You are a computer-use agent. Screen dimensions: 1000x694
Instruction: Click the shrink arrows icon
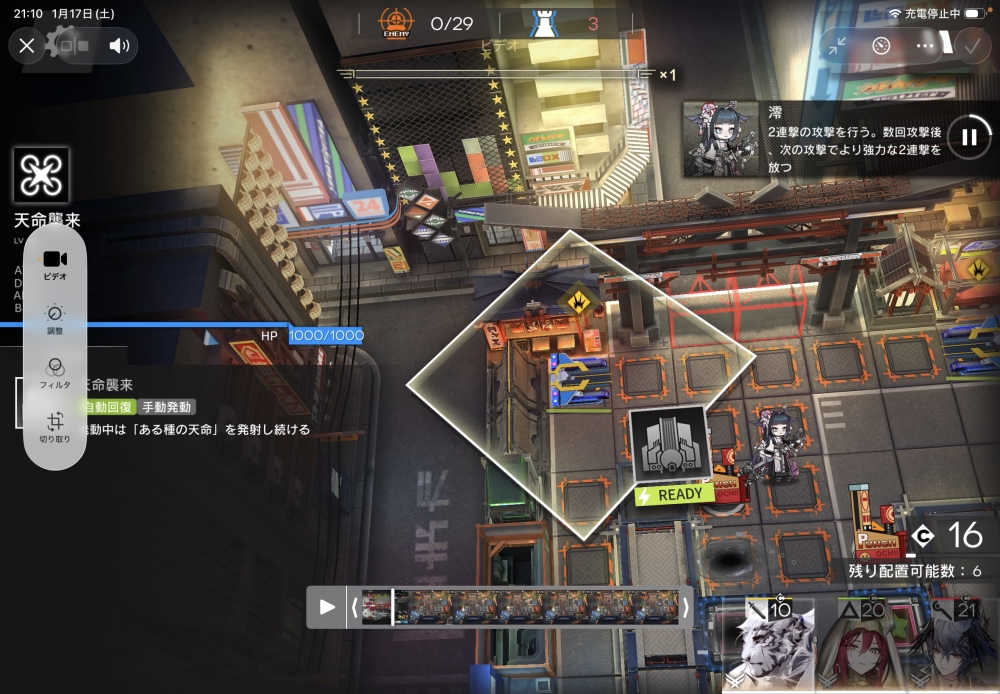(836, 45)
